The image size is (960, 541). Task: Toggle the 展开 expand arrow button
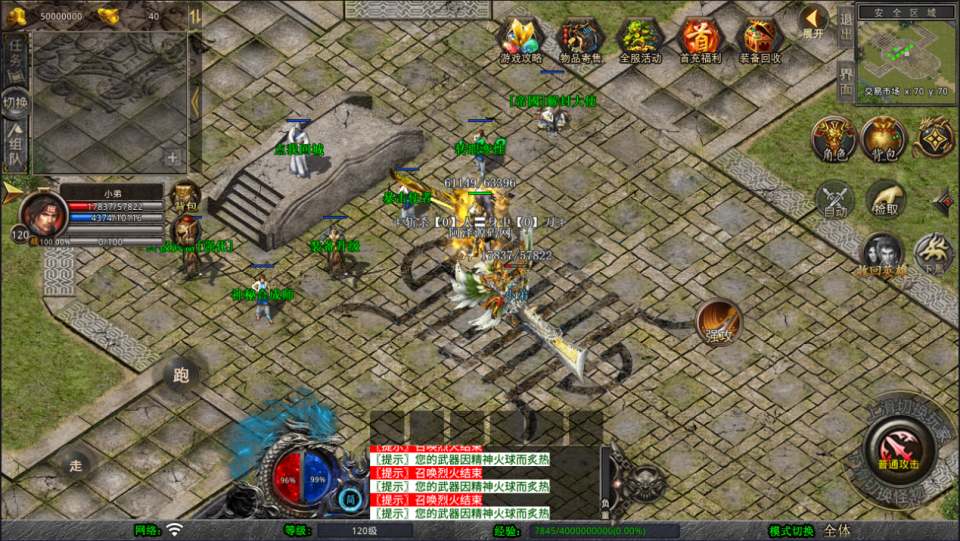[814, 20]
